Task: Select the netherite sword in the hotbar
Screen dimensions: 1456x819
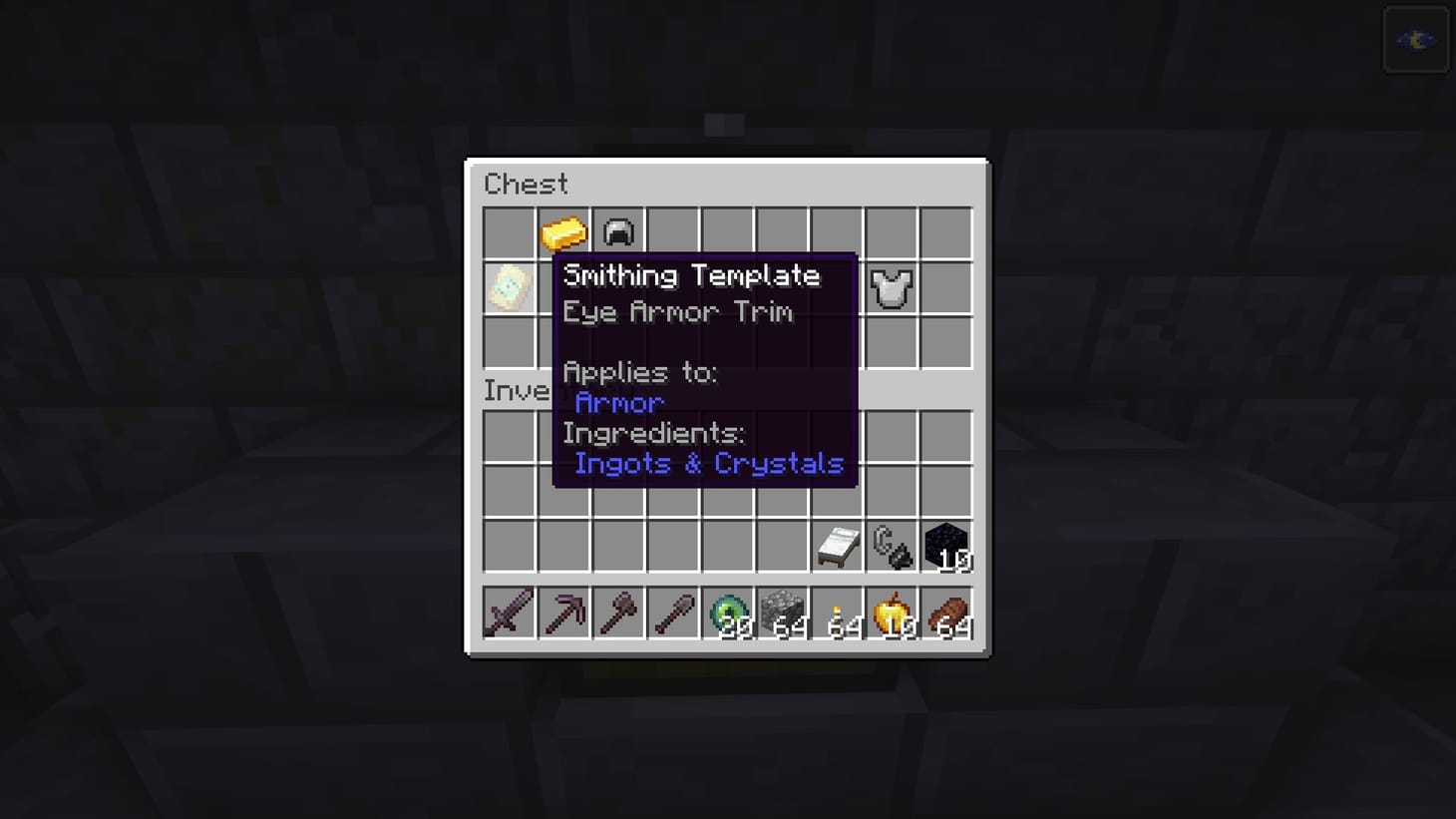Action: tap(509, 613)
